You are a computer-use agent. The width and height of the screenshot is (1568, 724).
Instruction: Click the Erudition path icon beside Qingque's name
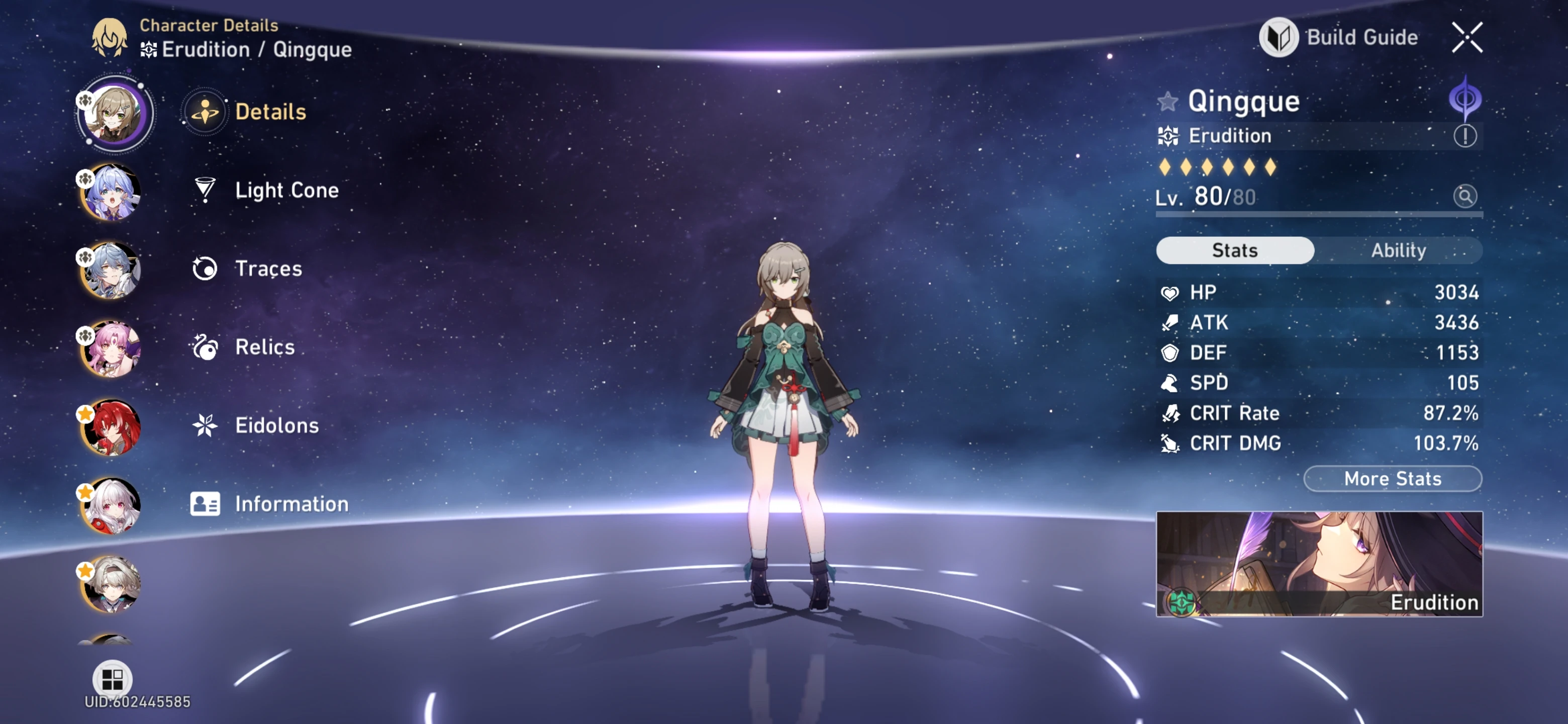1465,97
